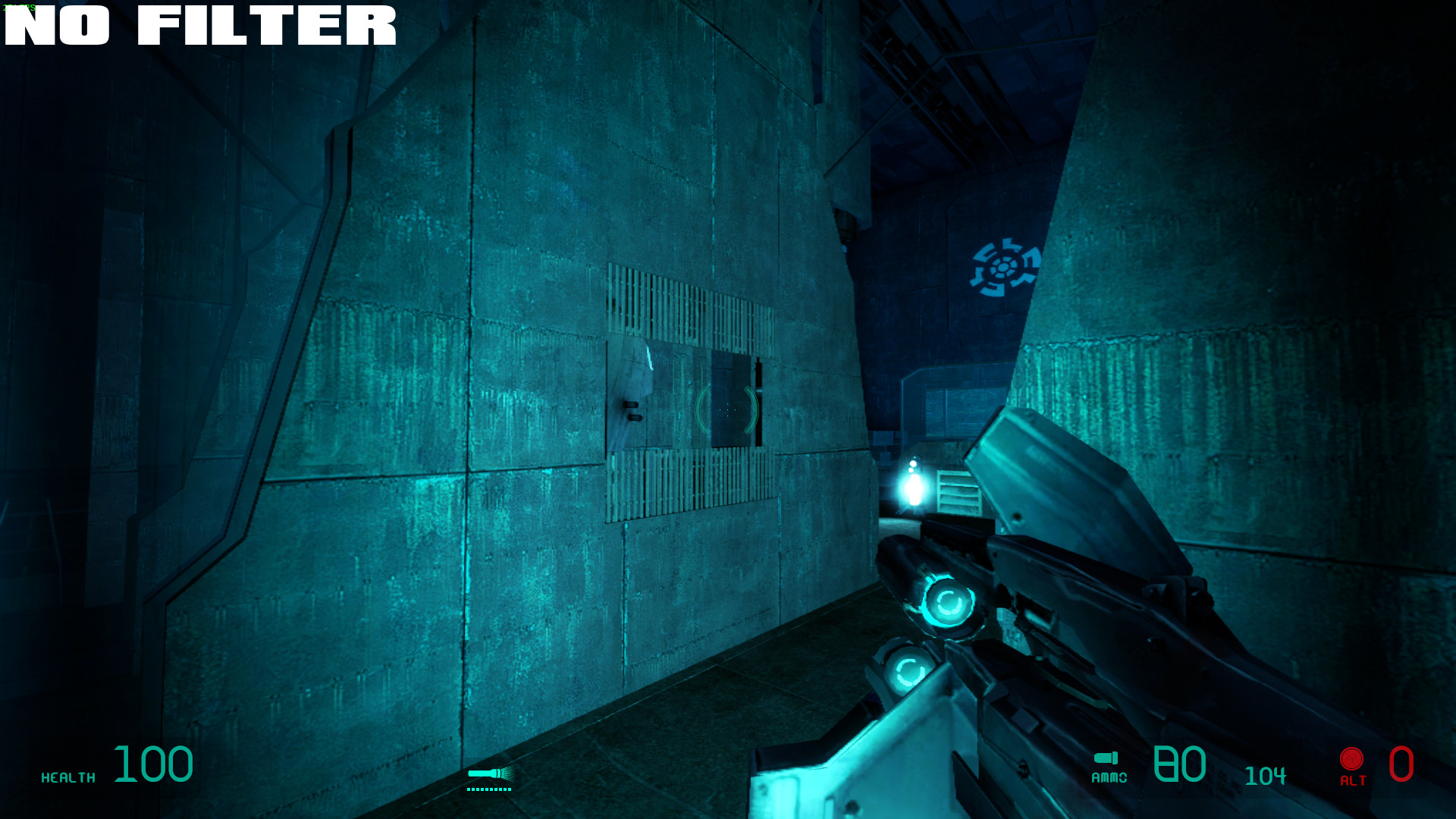Click the red 0 alternate ammo counter
This screenshot has height=819, width=1456.
[x=1401, y=764]
